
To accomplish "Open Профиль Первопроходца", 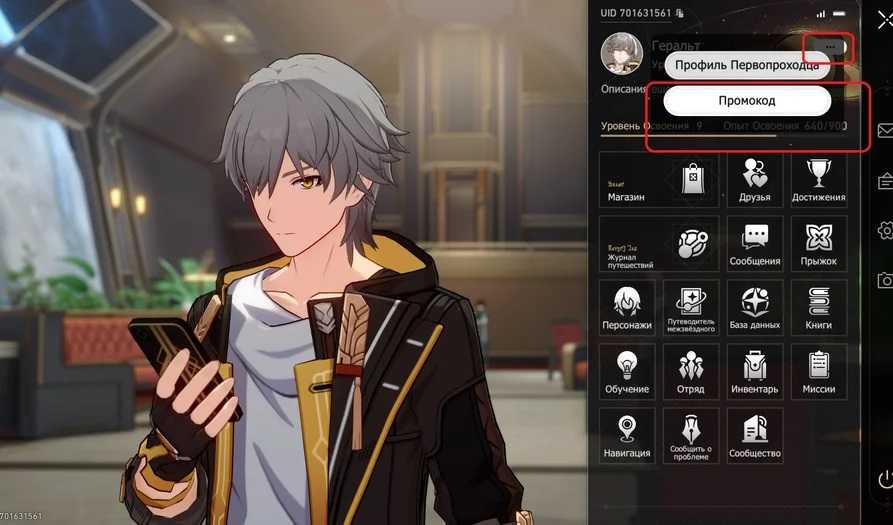I will click(x=747, y=66).
